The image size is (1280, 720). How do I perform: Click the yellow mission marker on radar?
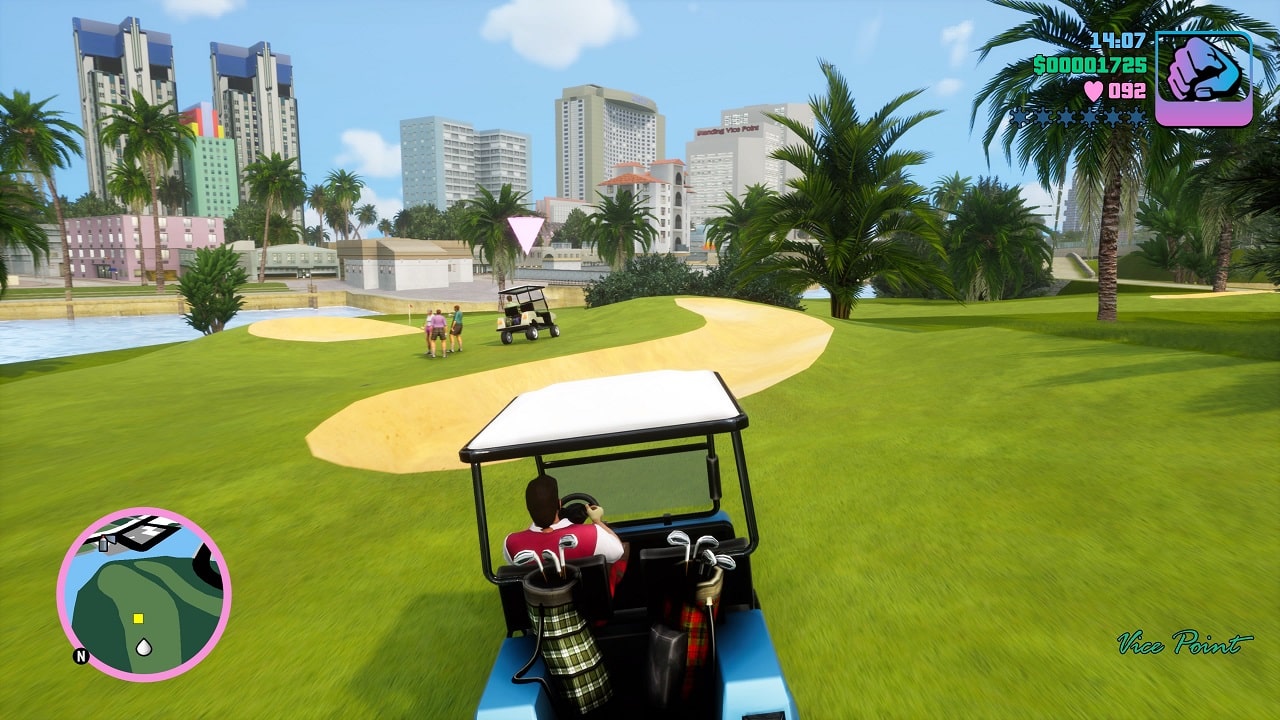click(x=138, y=618)
